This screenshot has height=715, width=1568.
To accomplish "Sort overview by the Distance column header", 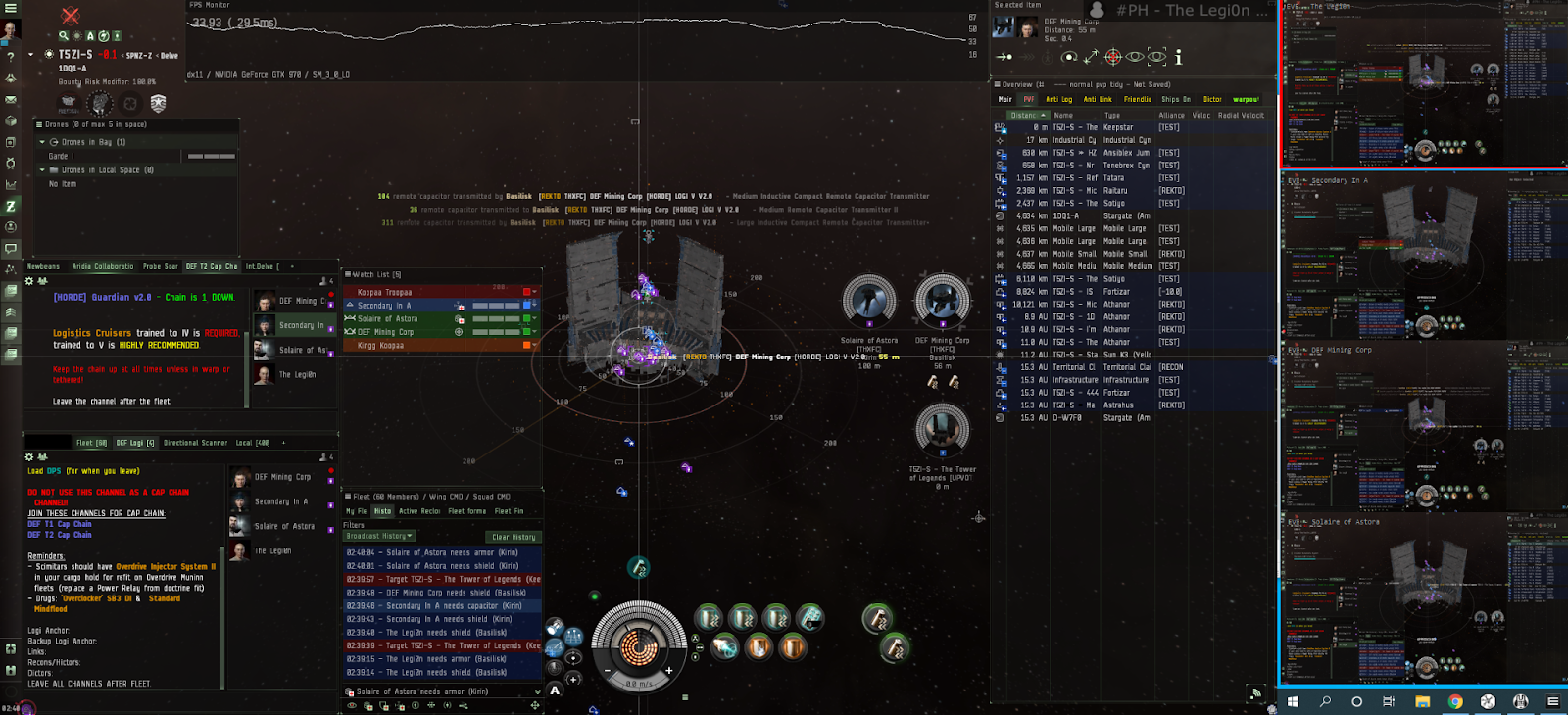I will 1025,115.
